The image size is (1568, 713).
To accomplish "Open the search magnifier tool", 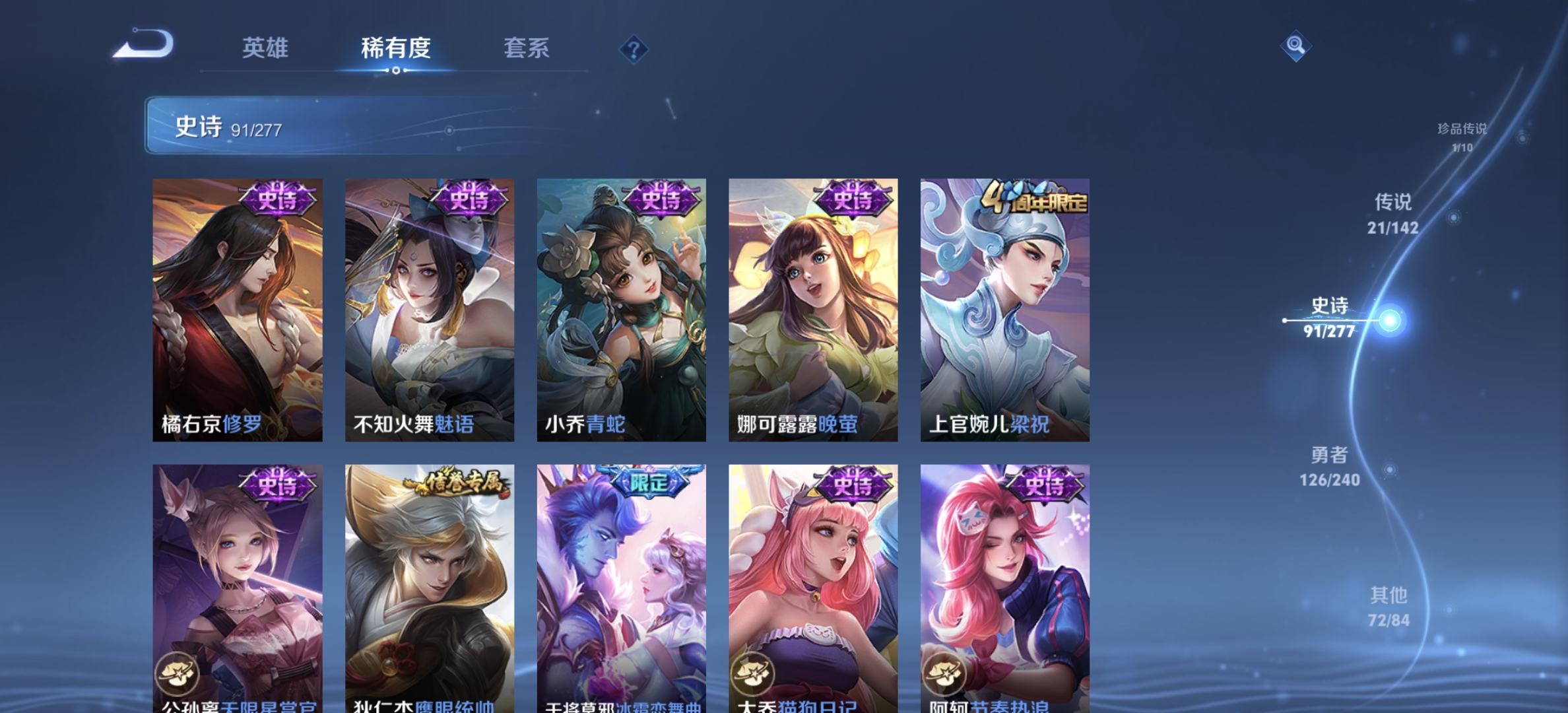I will click(x=1296, y=47).
